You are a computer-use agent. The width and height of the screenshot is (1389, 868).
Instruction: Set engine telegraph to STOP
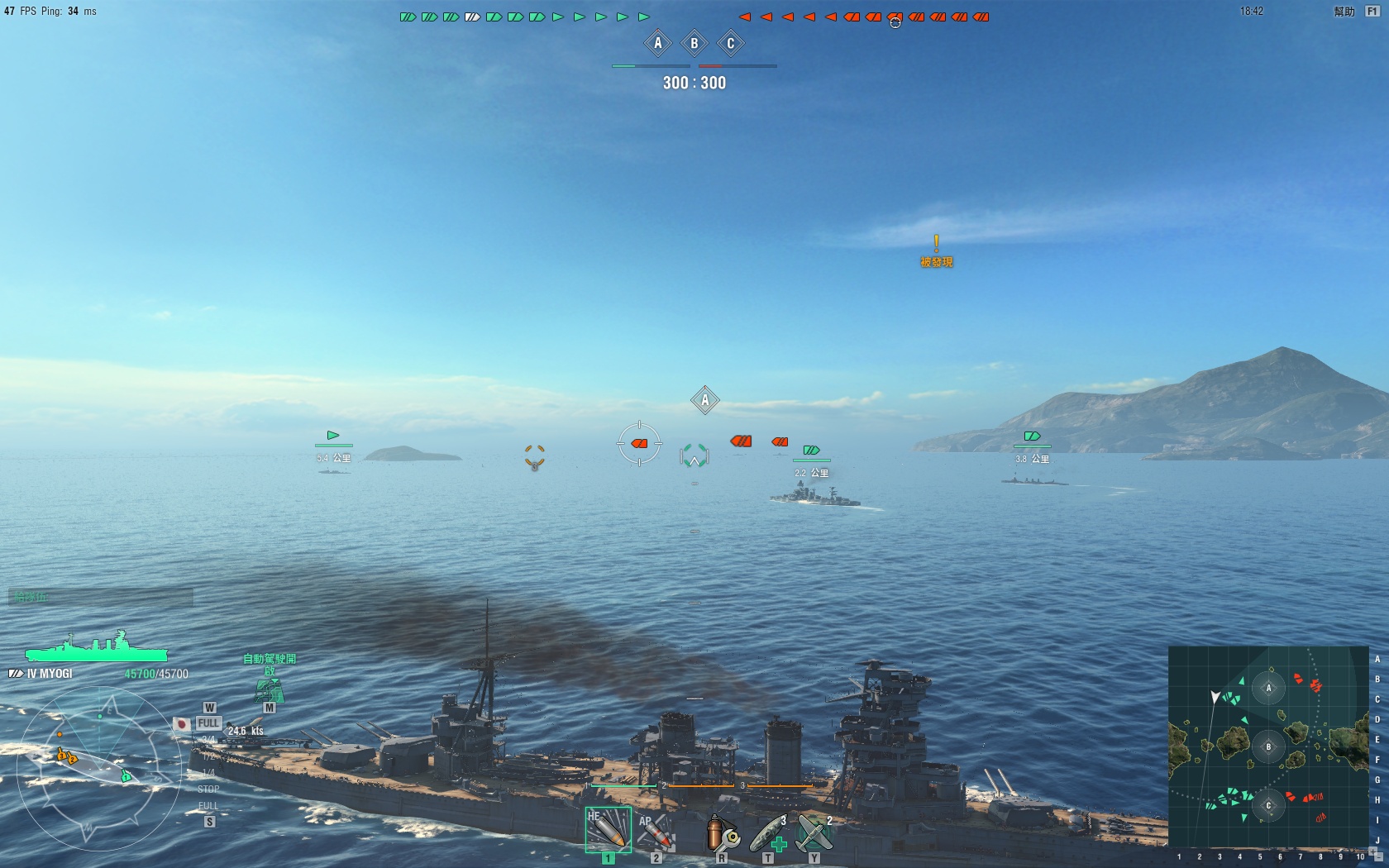208,789
